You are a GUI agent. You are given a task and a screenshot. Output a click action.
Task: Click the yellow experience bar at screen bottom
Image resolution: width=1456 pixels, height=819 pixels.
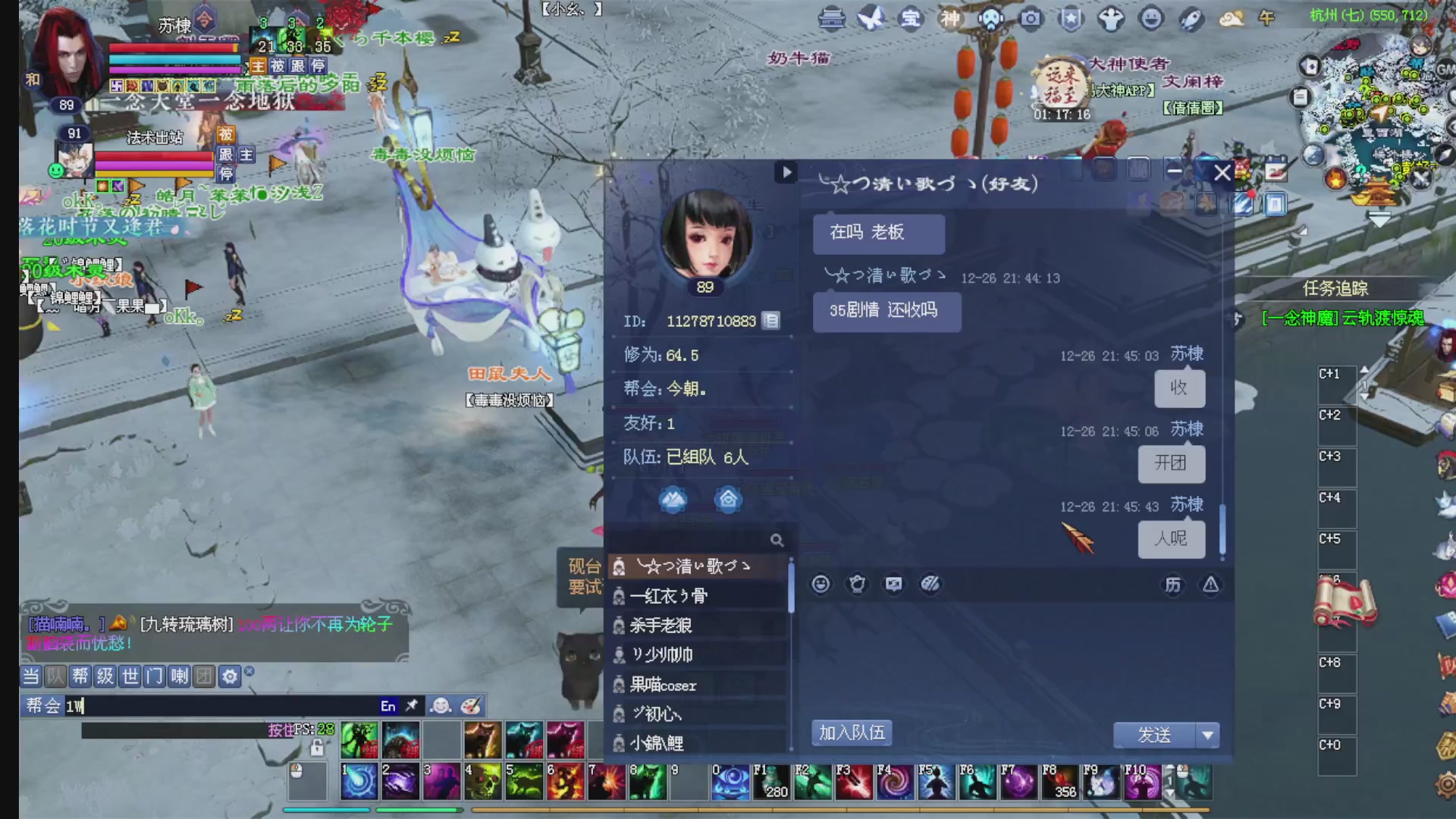pos(834,809)
